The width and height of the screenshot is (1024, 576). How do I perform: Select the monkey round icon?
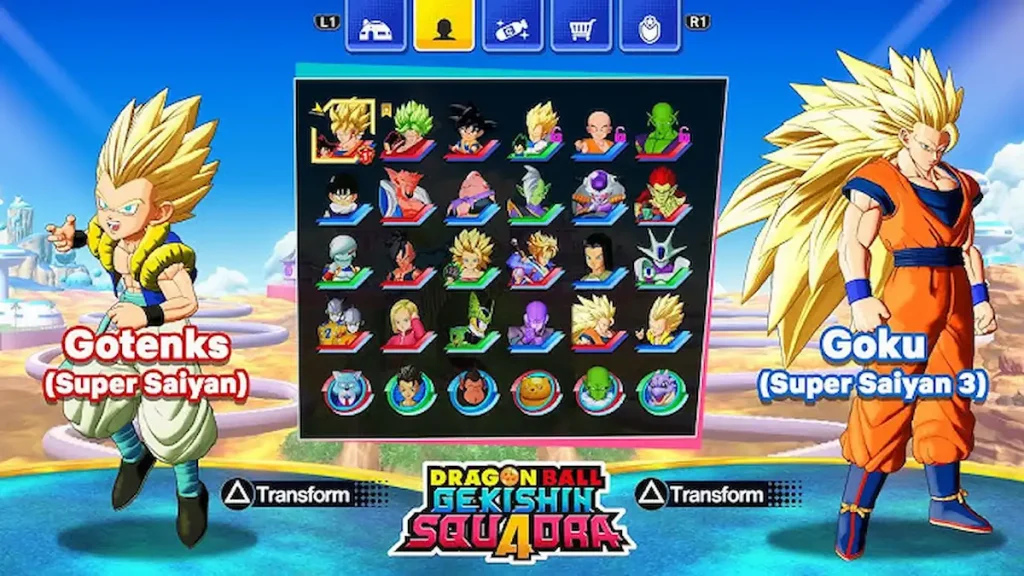coord(470,392)
